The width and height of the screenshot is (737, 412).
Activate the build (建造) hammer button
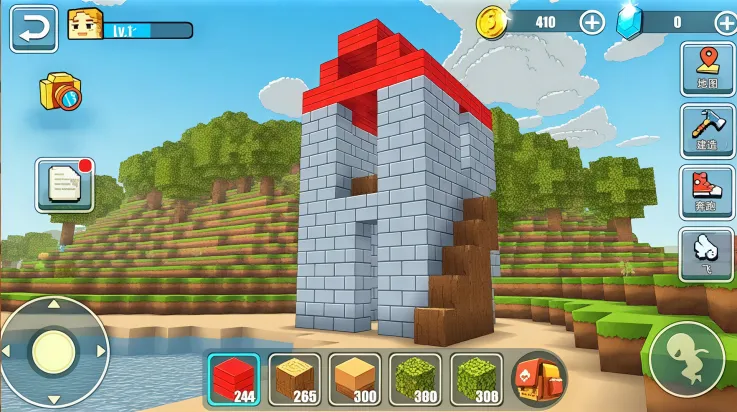pos(707,128)
